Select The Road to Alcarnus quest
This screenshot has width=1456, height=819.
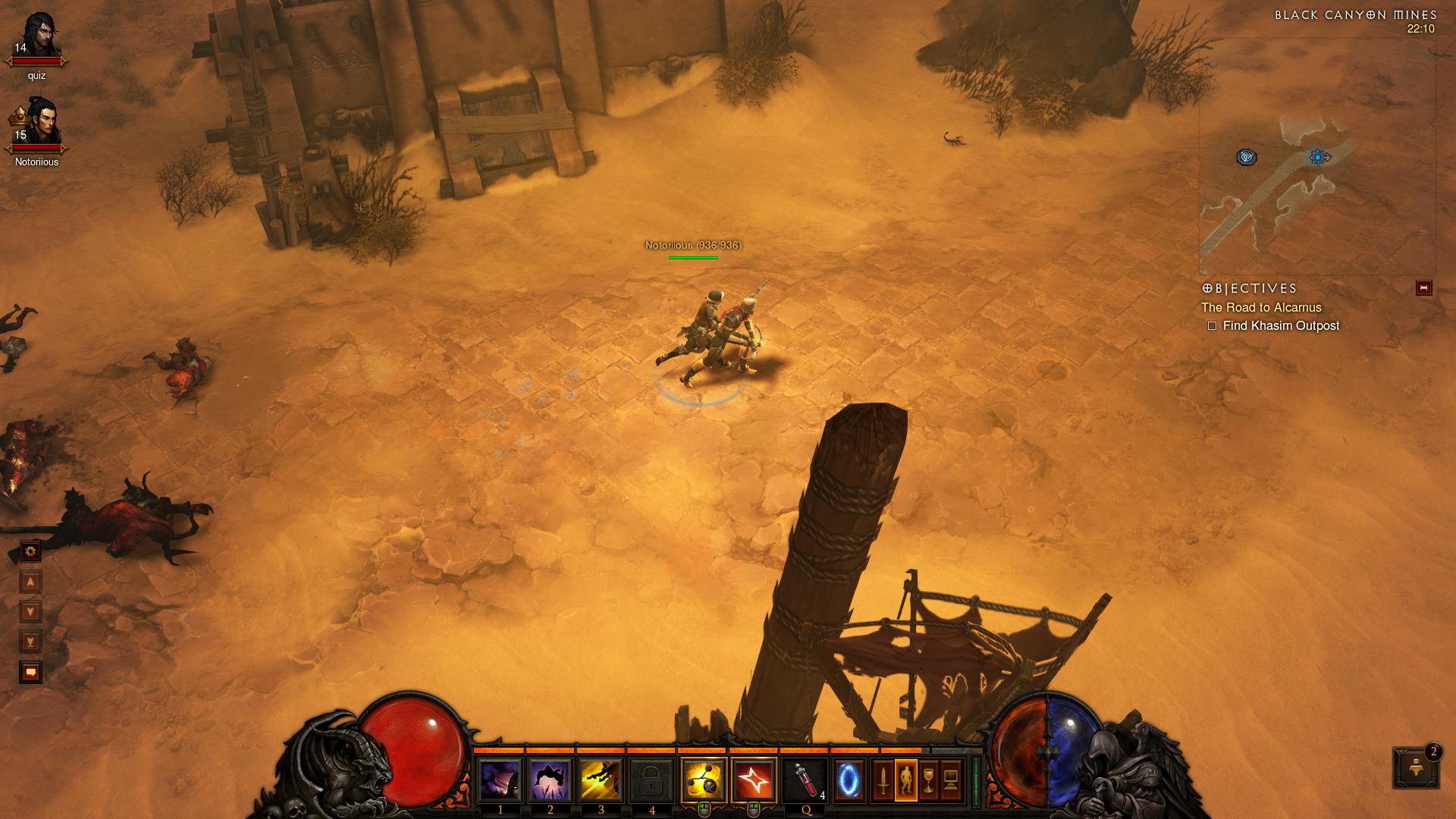click(x=1261, y=307)
